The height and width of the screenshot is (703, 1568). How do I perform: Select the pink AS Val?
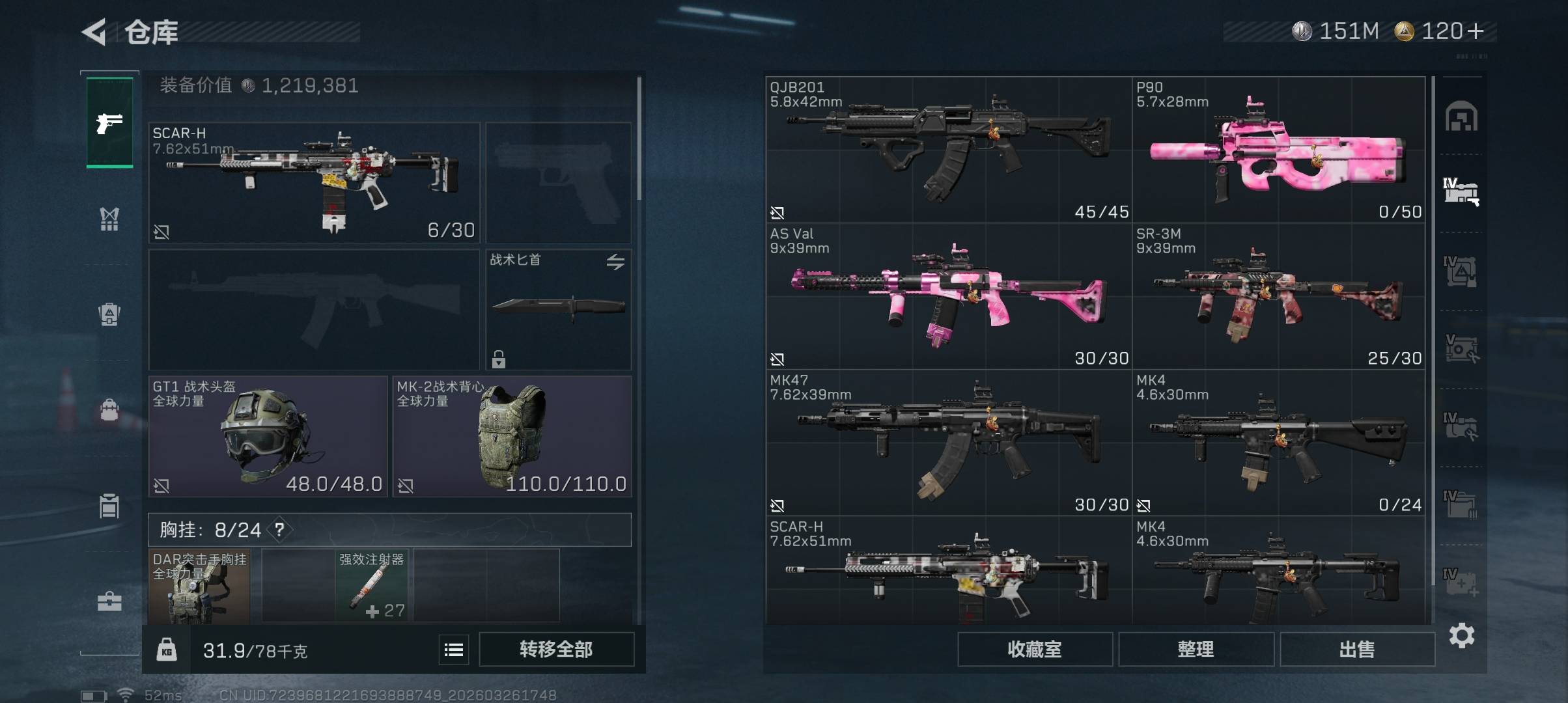click(948, 296)
